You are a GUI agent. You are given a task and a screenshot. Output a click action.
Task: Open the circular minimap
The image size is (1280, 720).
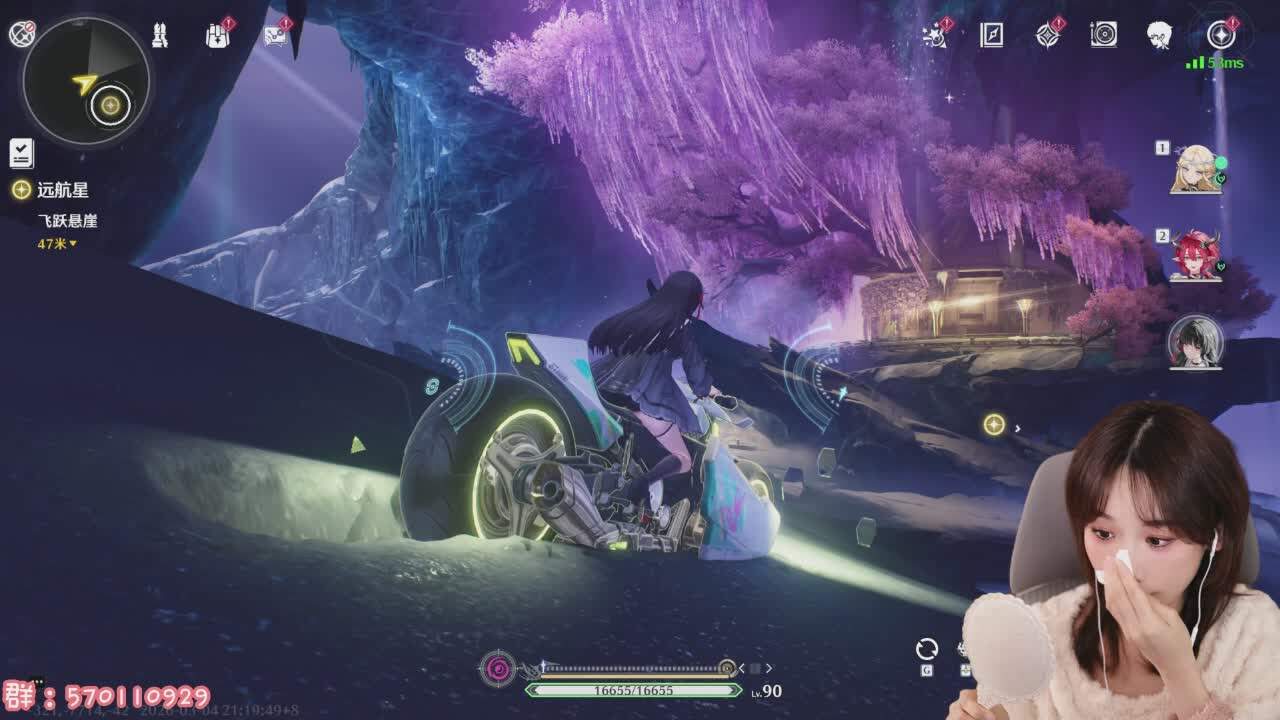[x=86, y=82]
